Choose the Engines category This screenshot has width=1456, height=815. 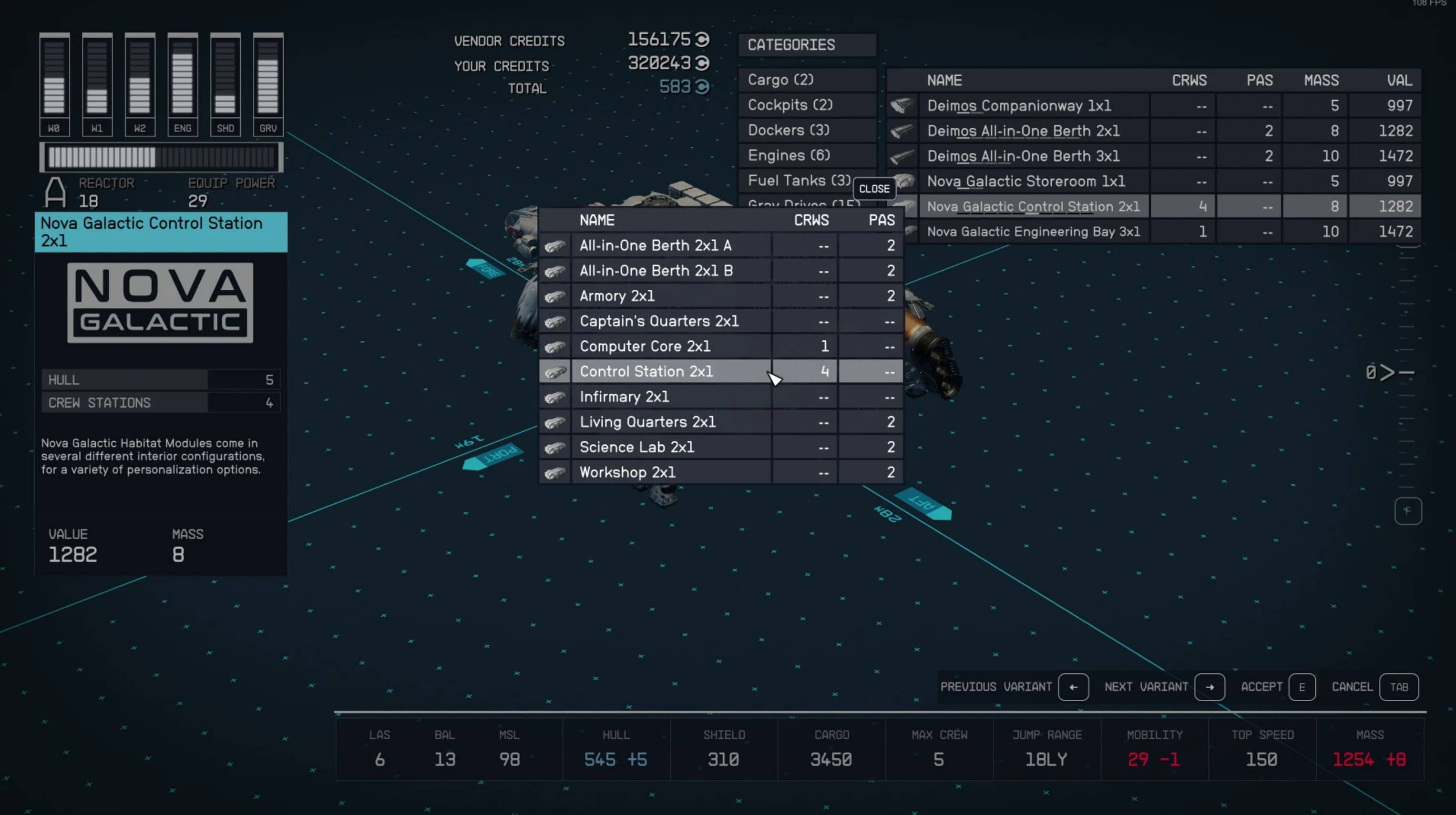pyautogui.click(x=789, y=155)
